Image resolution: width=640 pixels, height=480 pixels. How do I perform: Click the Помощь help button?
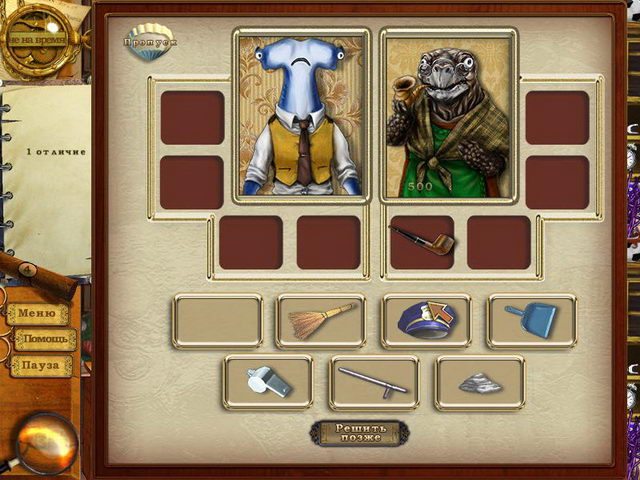click(44, 340)
